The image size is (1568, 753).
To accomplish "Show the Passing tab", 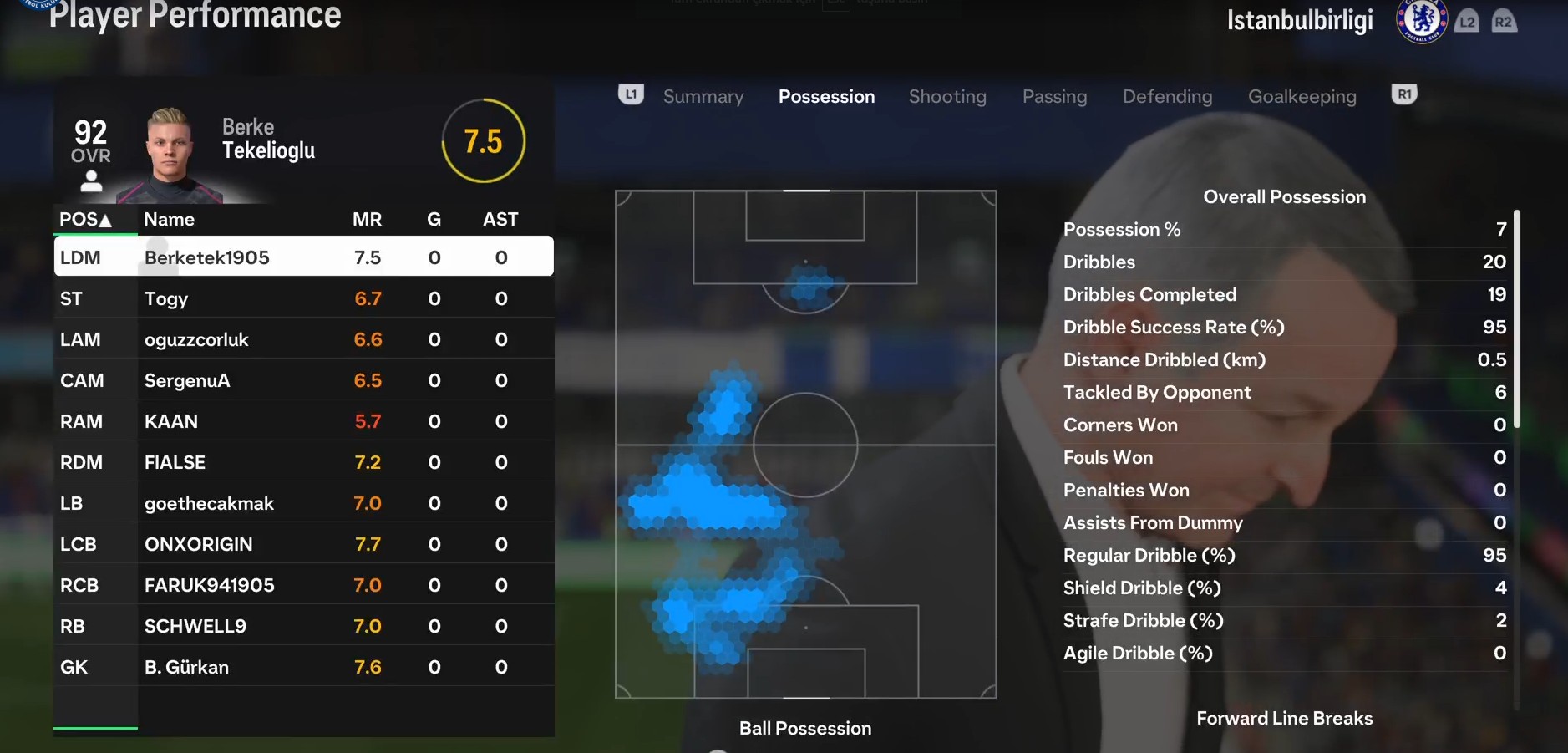I will pos(1054,97).
